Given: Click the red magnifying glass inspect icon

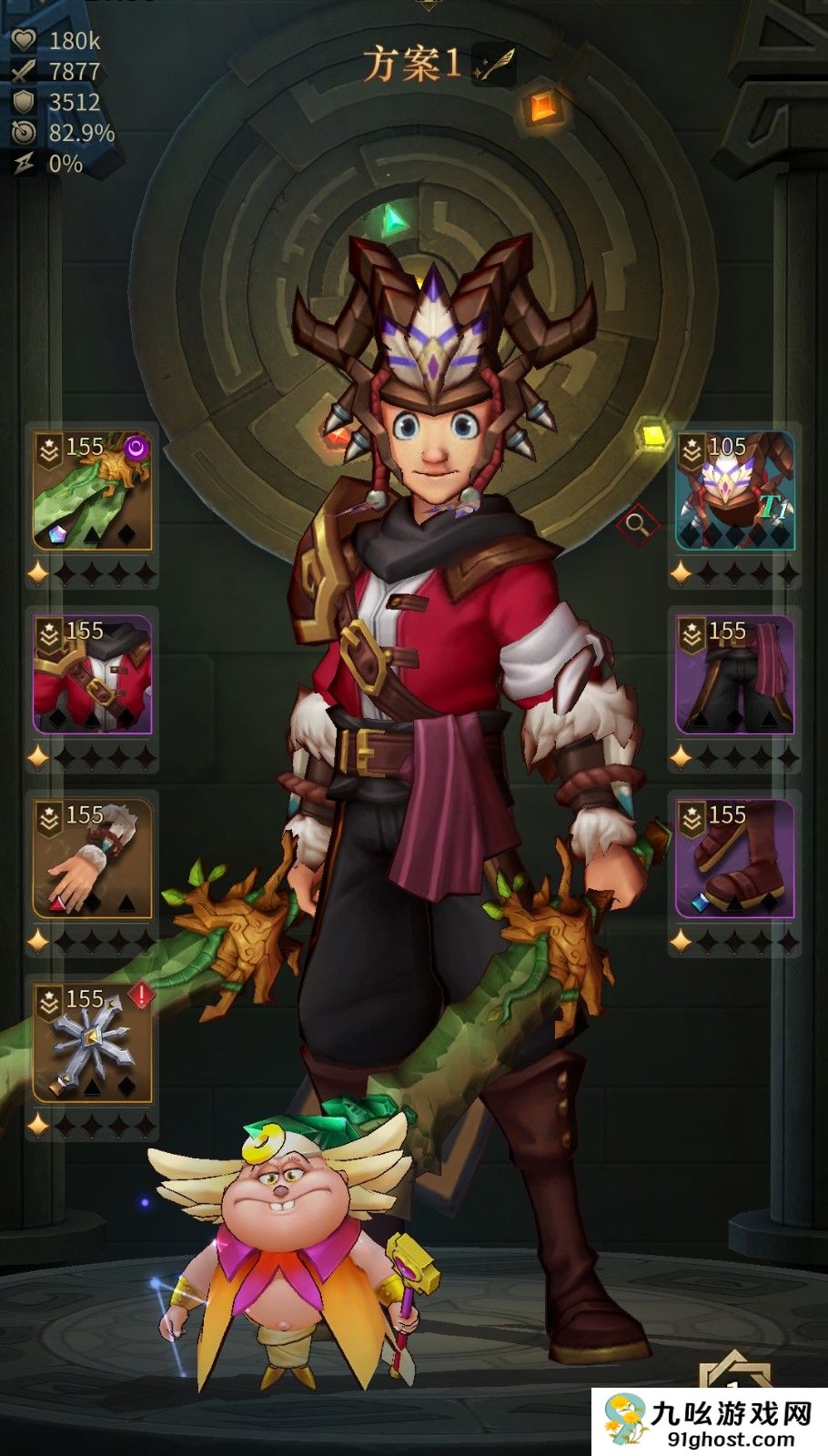Looking at the screenshot, I should click(x=637, y=524).
